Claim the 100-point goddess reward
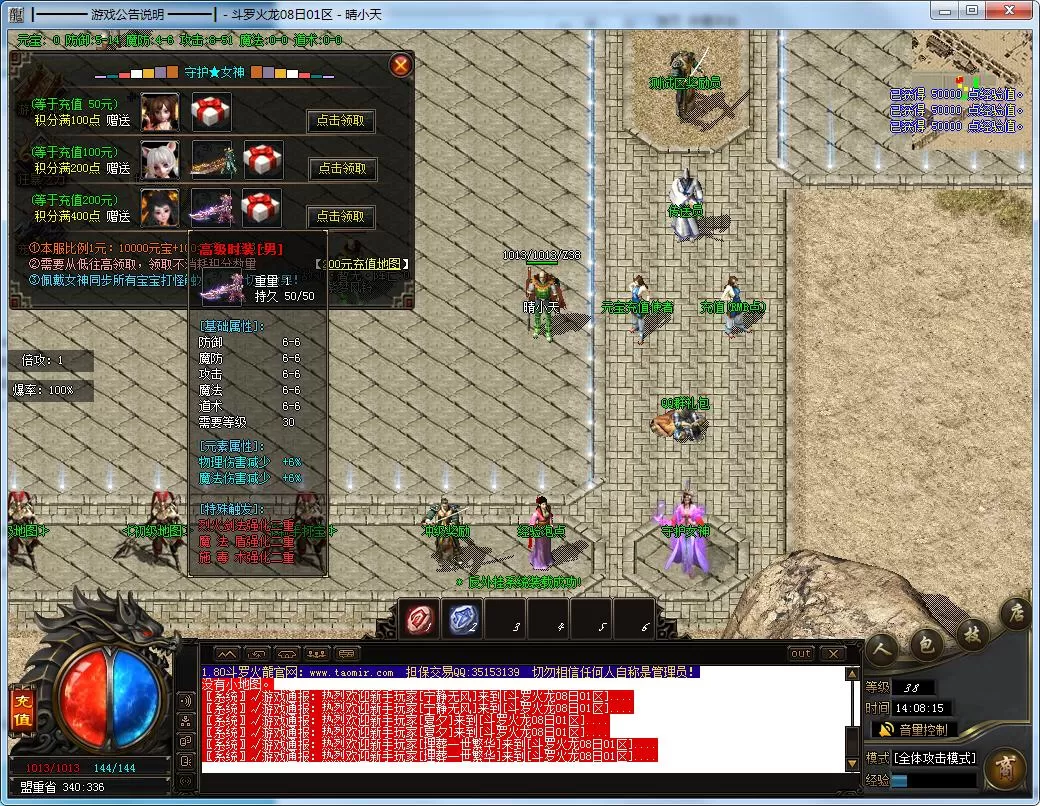The height and width of the screenshot is (806, 1040). (341, 121)
